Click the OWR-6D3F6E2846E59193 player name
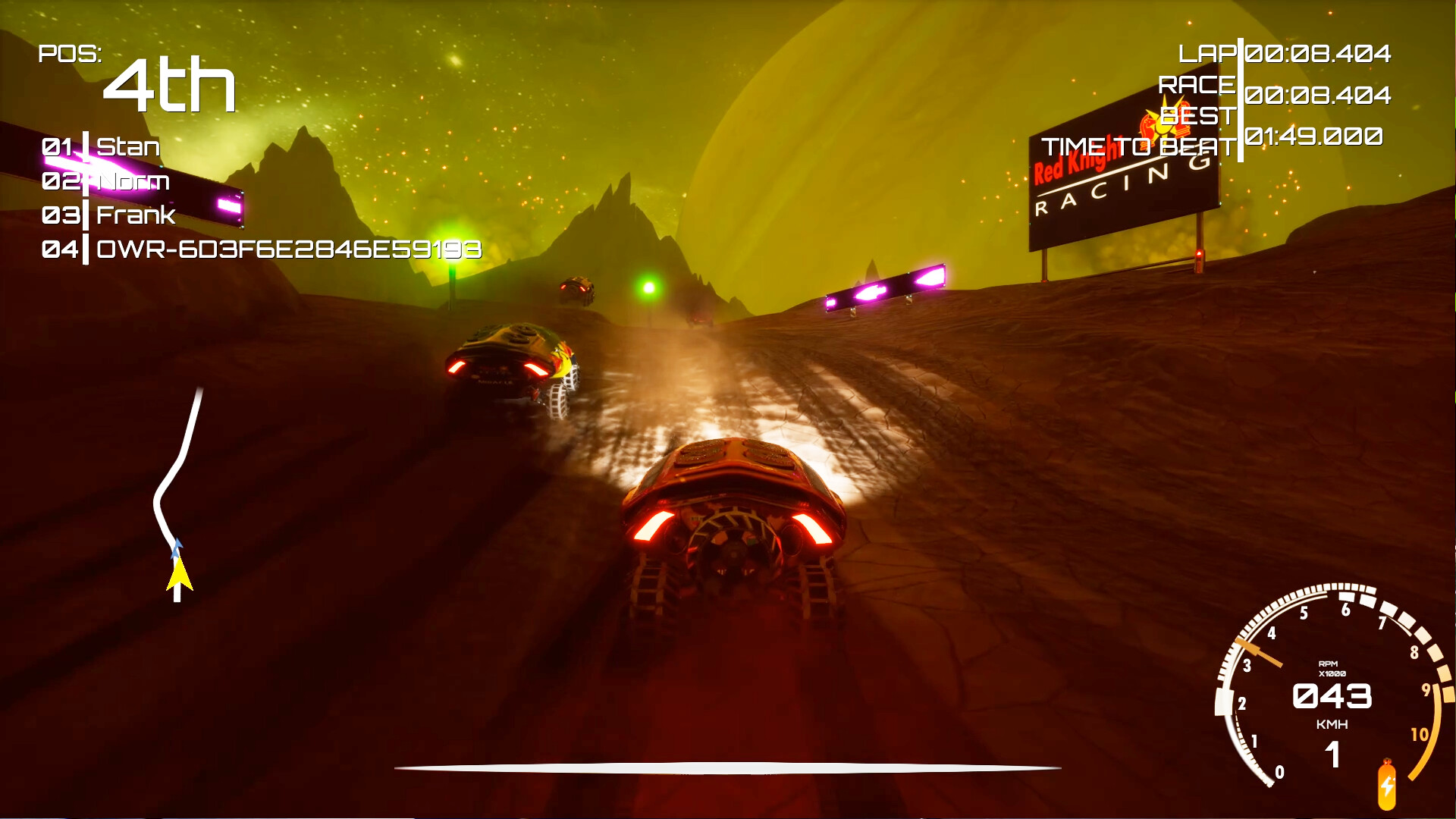Screen dimensions: 1456x819 (x=288, y=249)
